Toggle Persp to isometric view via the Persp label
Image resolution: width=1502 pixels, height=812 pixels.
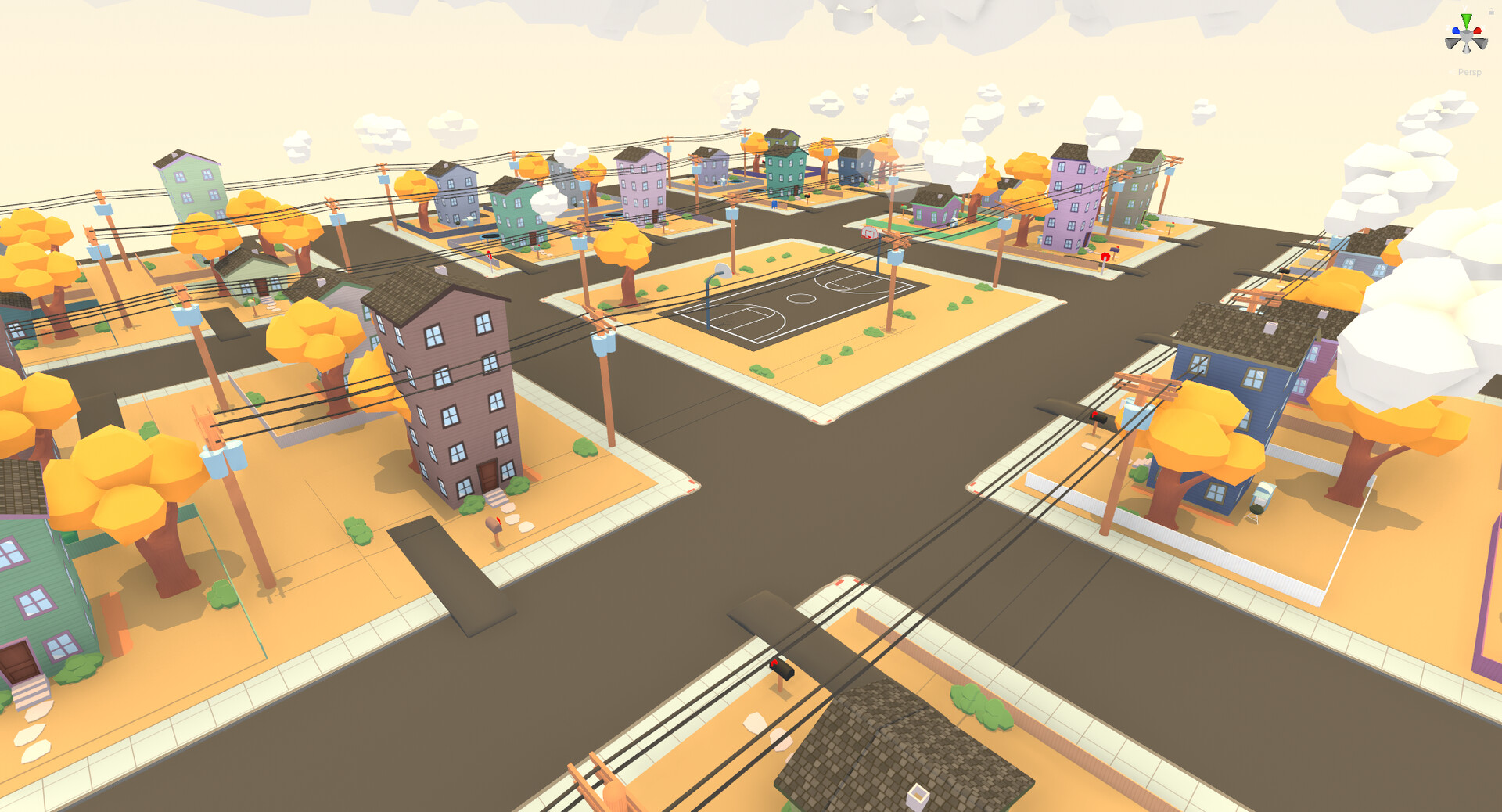[1469, 72]
